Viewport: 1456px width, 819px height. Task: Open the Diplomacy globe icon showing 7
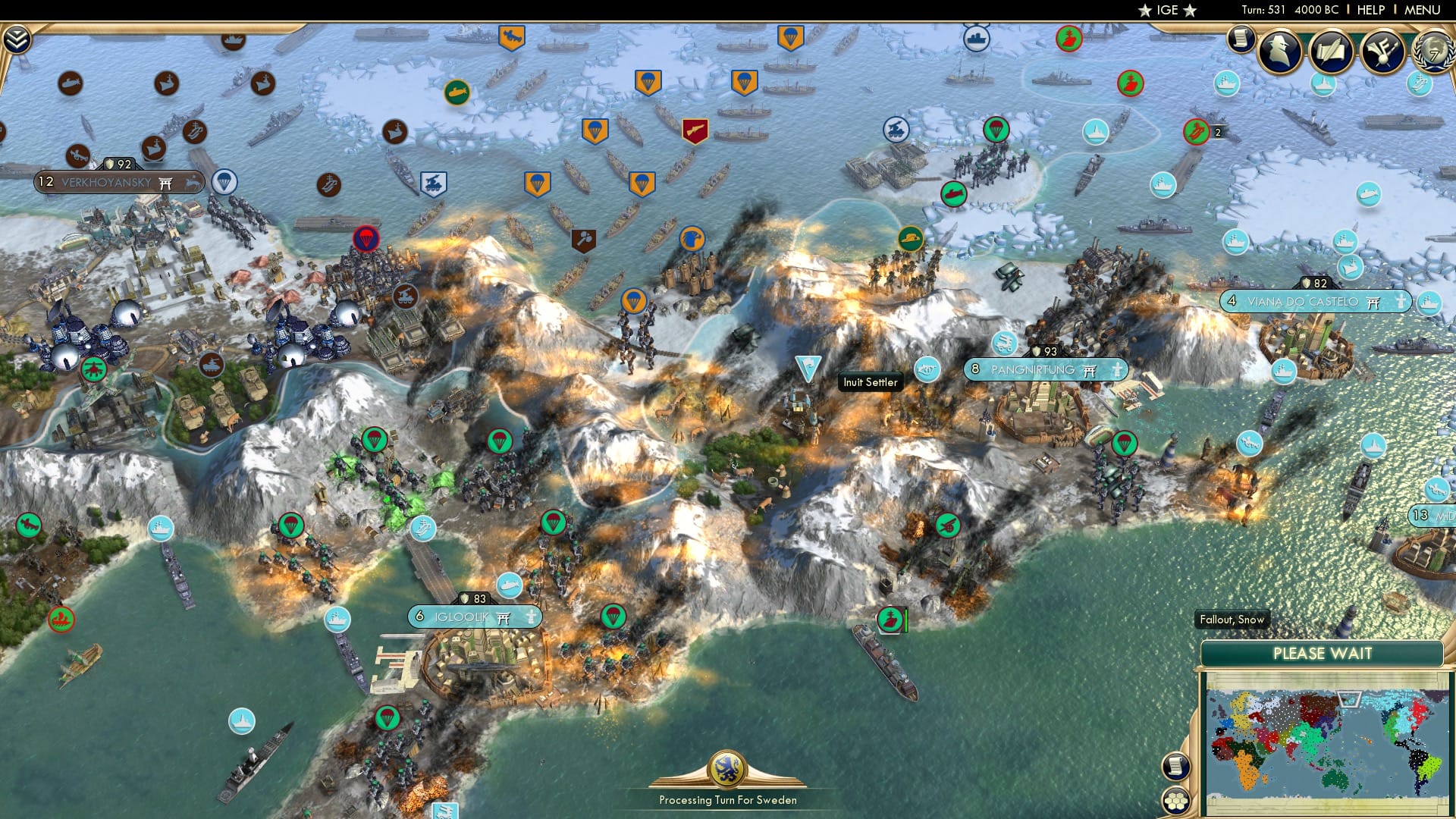click(1429, 52)
